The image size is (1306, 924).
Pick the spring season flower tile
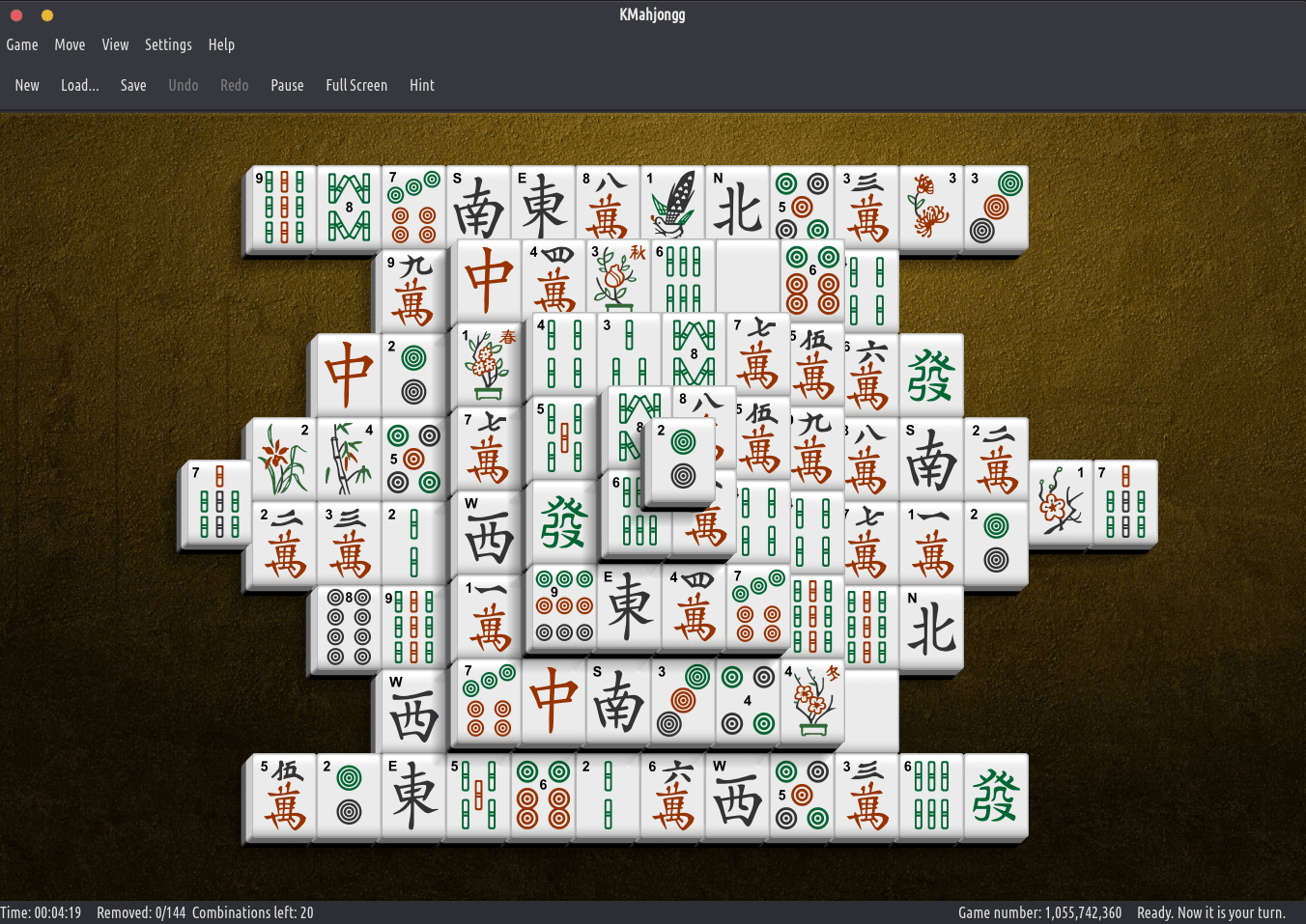(x=490, y=365)
